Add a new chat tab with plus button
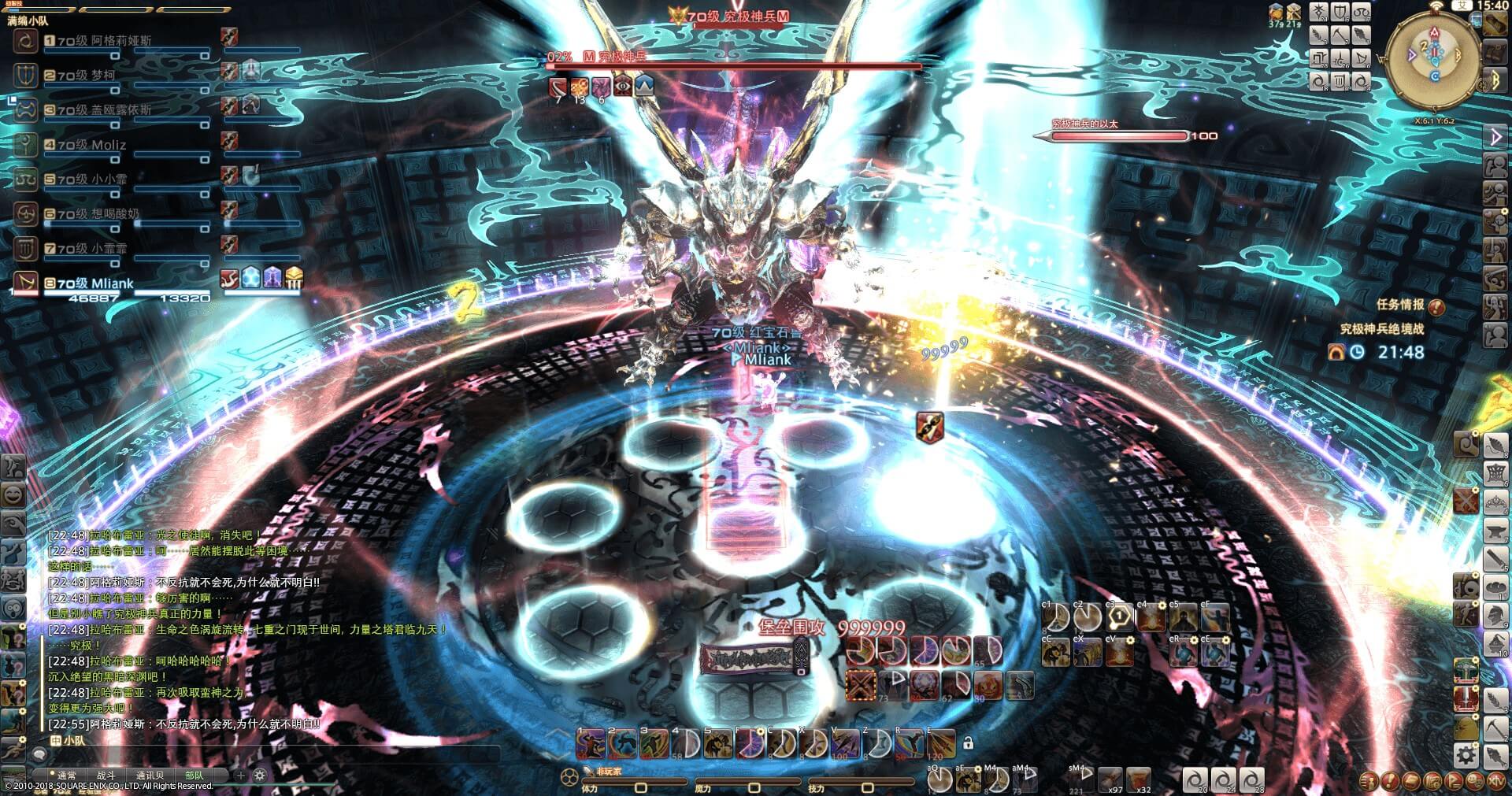The image size is (1512, 796). coord(241,776)
